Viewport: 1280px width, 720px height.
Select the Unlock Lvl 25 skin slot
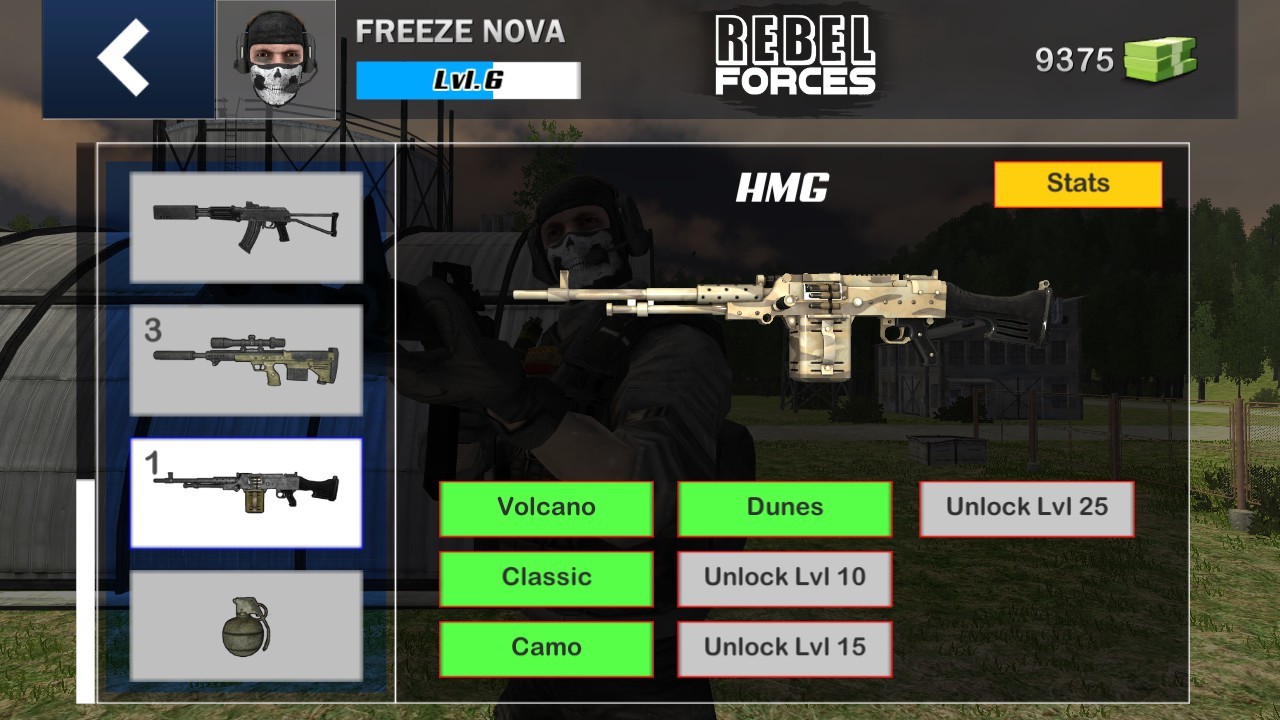(1027, 507)
